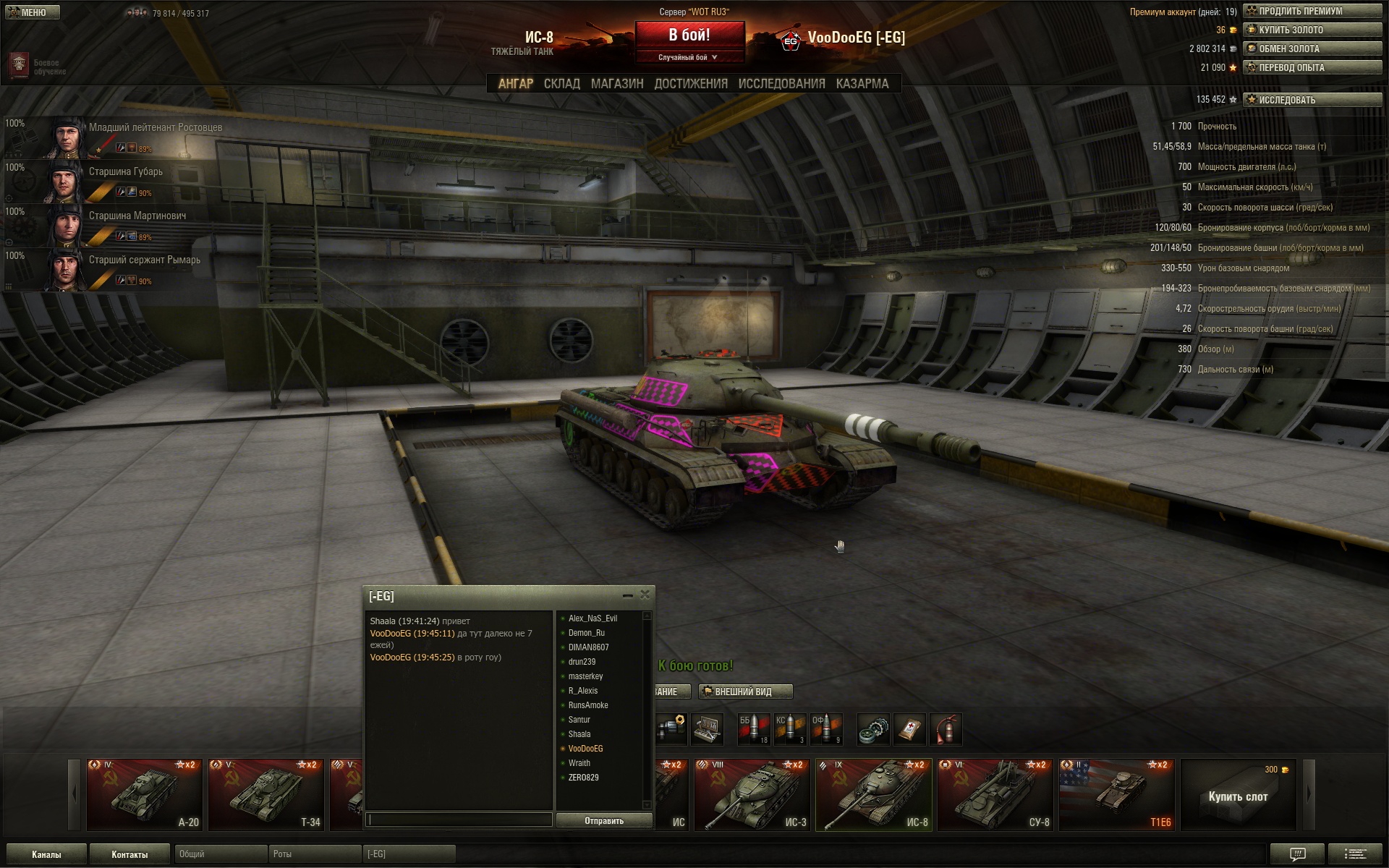Viewport: 1389px width, 868px height.
Task: Open the Контакты panel
Action: pos(129,854)
